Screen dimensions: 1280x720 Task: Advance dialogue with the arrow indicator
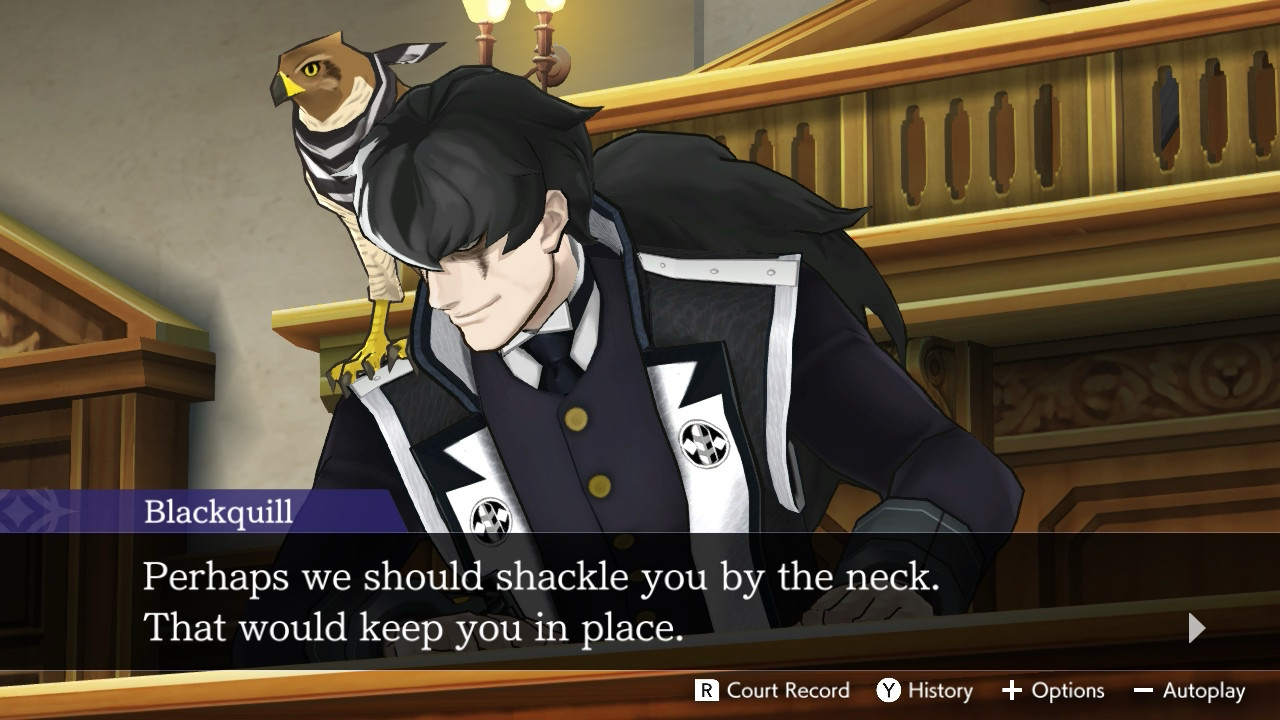[1196, 628]
